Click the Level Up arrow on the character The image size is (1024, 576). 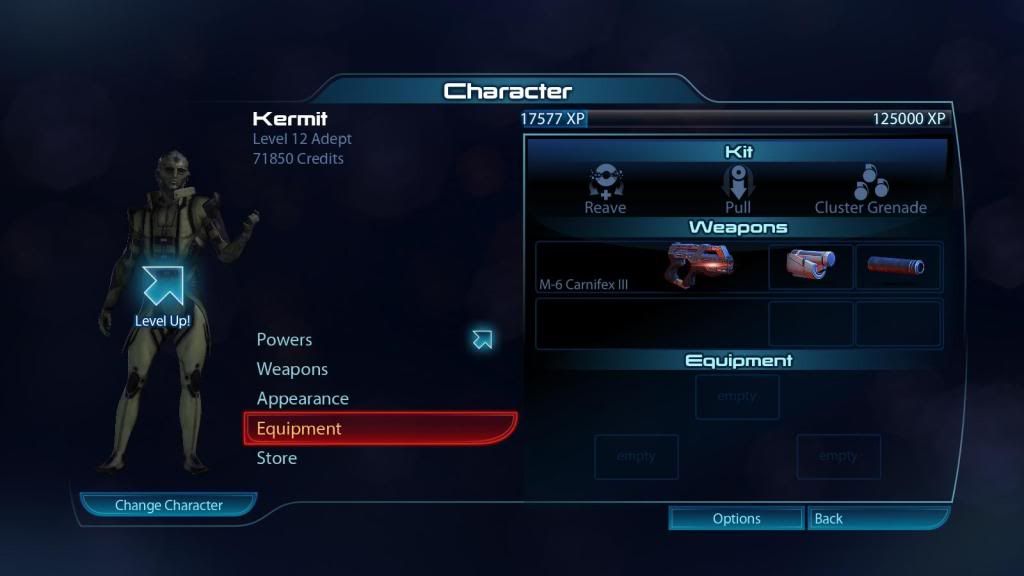[x=162, y=287]
